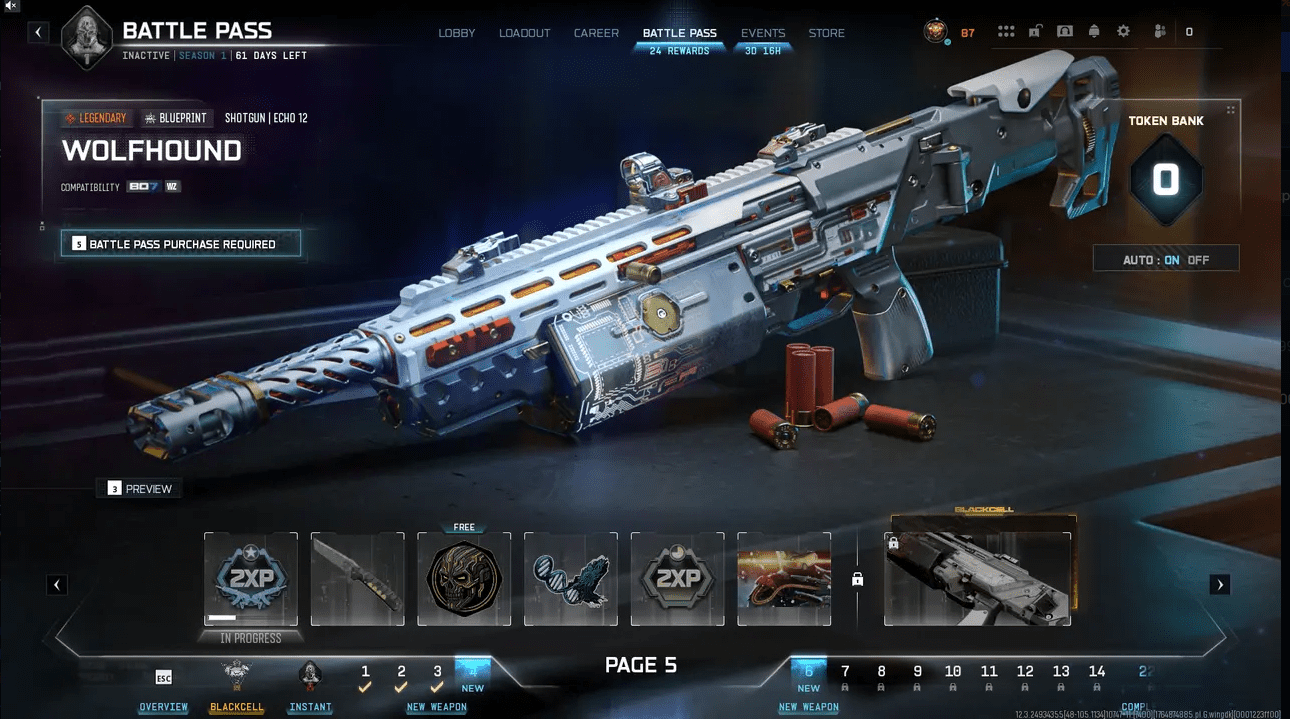Switch to the Loadout tab
1290x719 pixels.
pos(525,33)
